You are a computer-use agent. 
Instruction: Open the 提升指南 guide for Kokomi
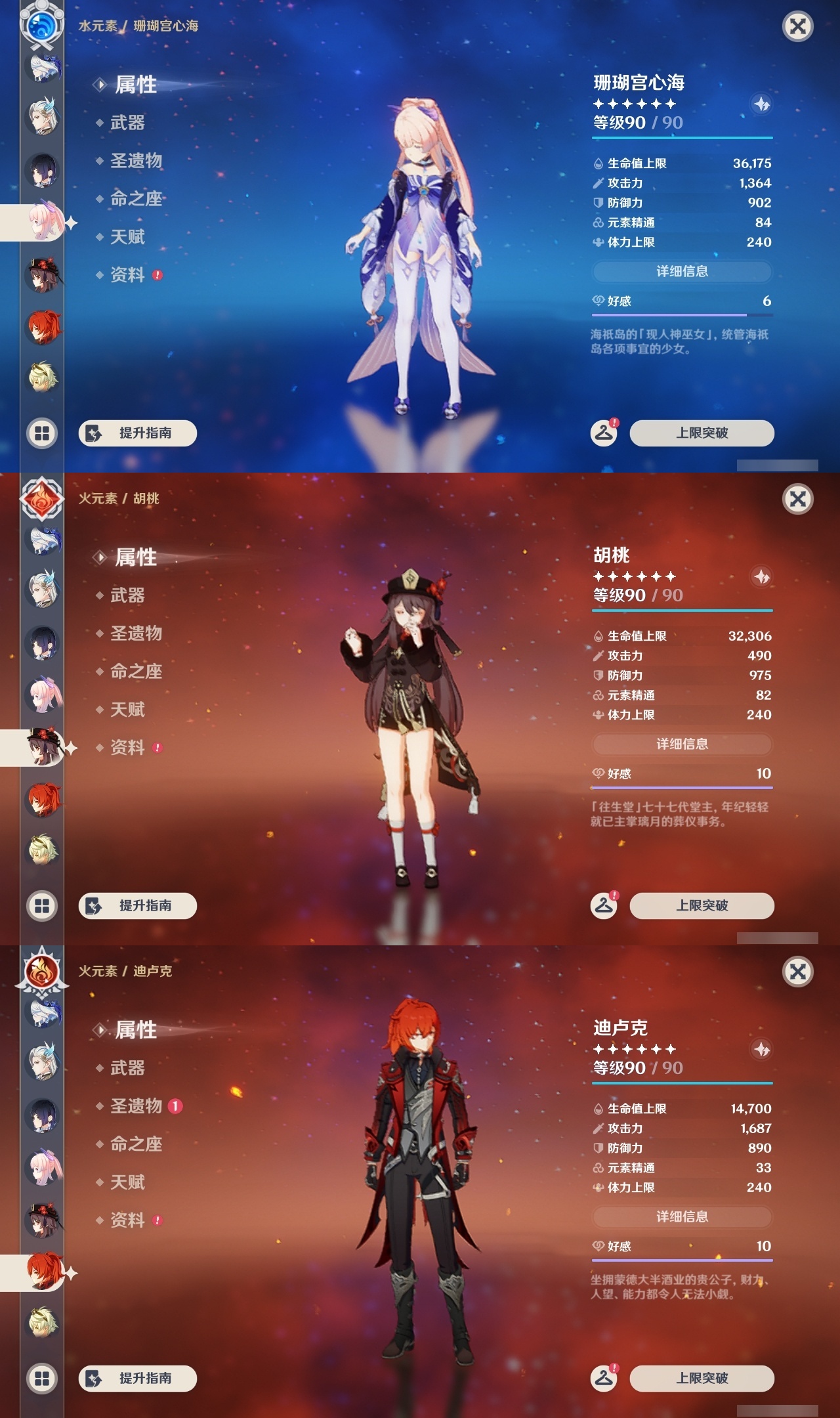136,433
